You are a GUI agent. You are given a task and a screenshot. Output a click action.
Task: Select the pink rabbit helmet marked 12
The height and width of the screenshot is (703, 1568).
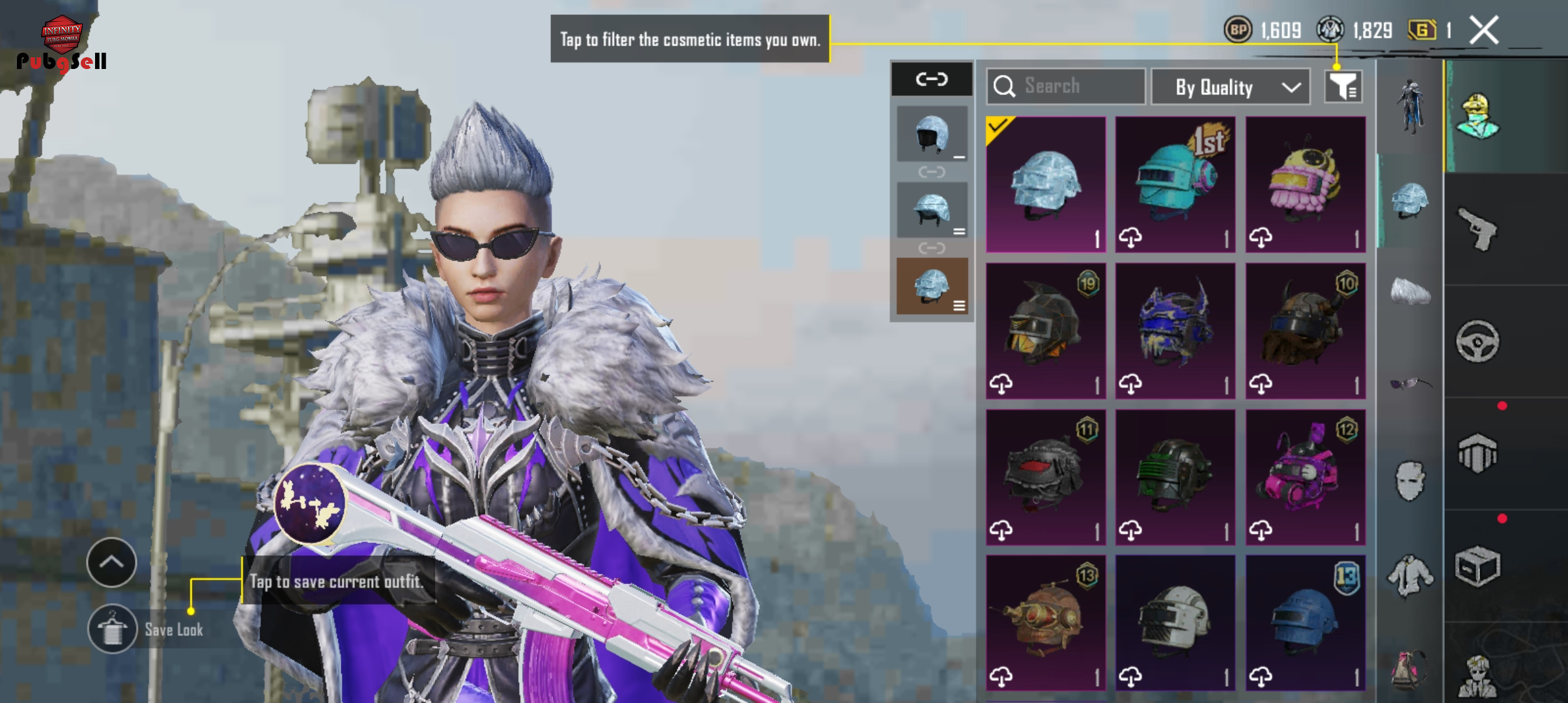pos(1305,477)
